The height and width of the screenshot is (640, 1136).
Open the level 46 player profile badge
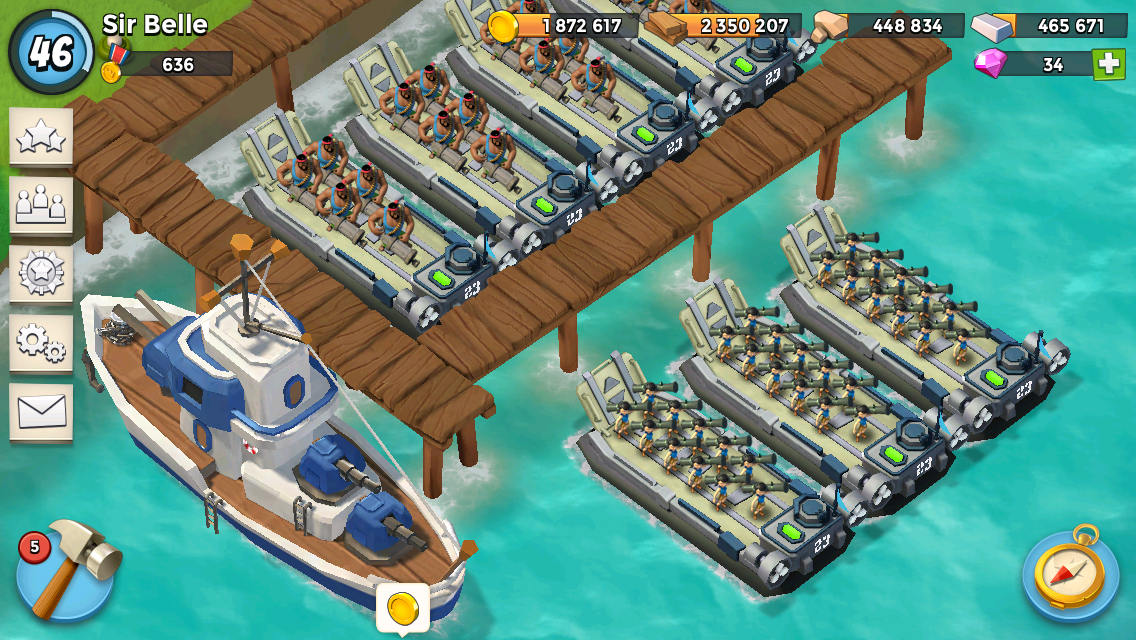(x=51, y=51)
